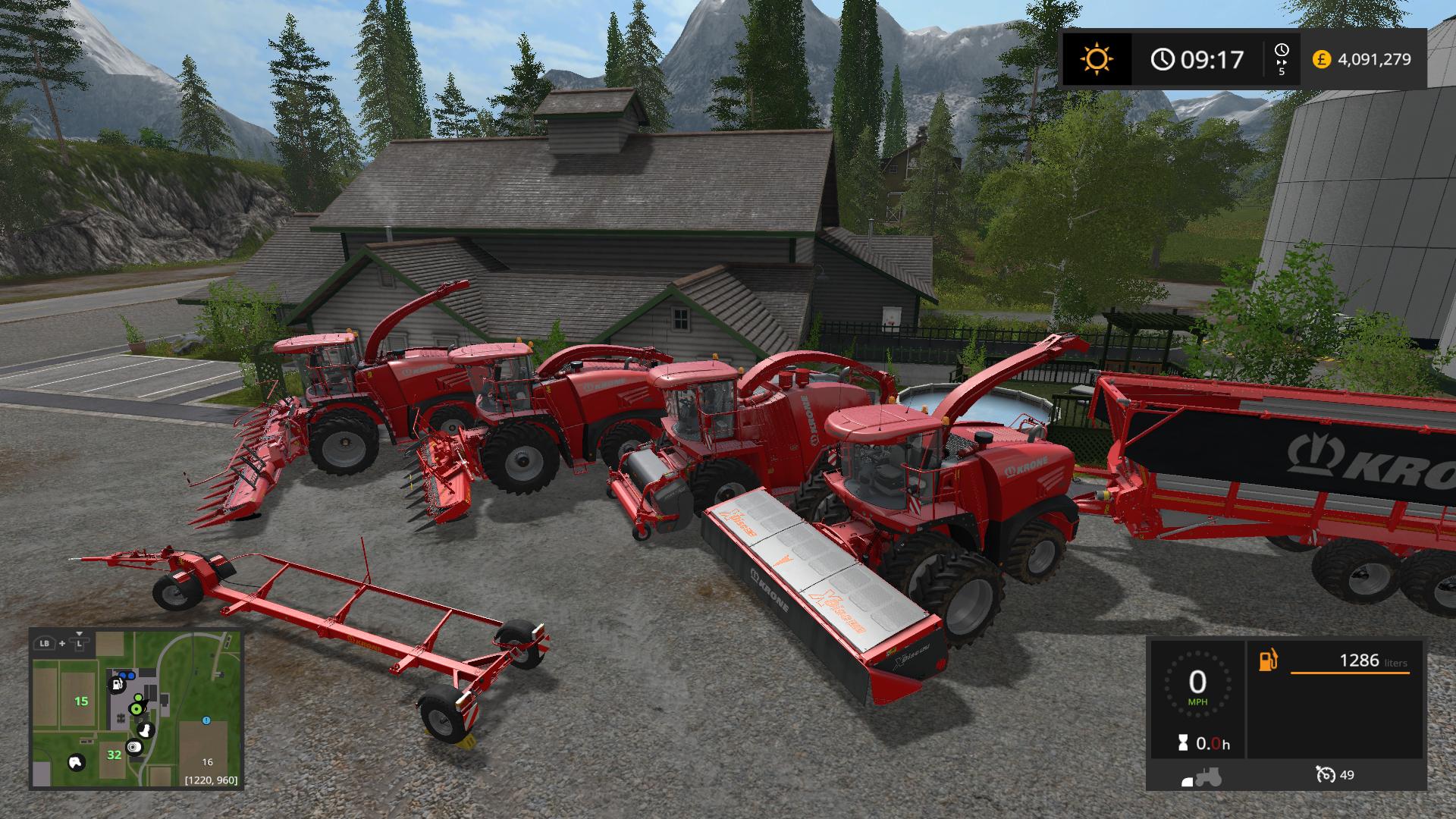Click the cruise control speed icon

pos(1326,774)
